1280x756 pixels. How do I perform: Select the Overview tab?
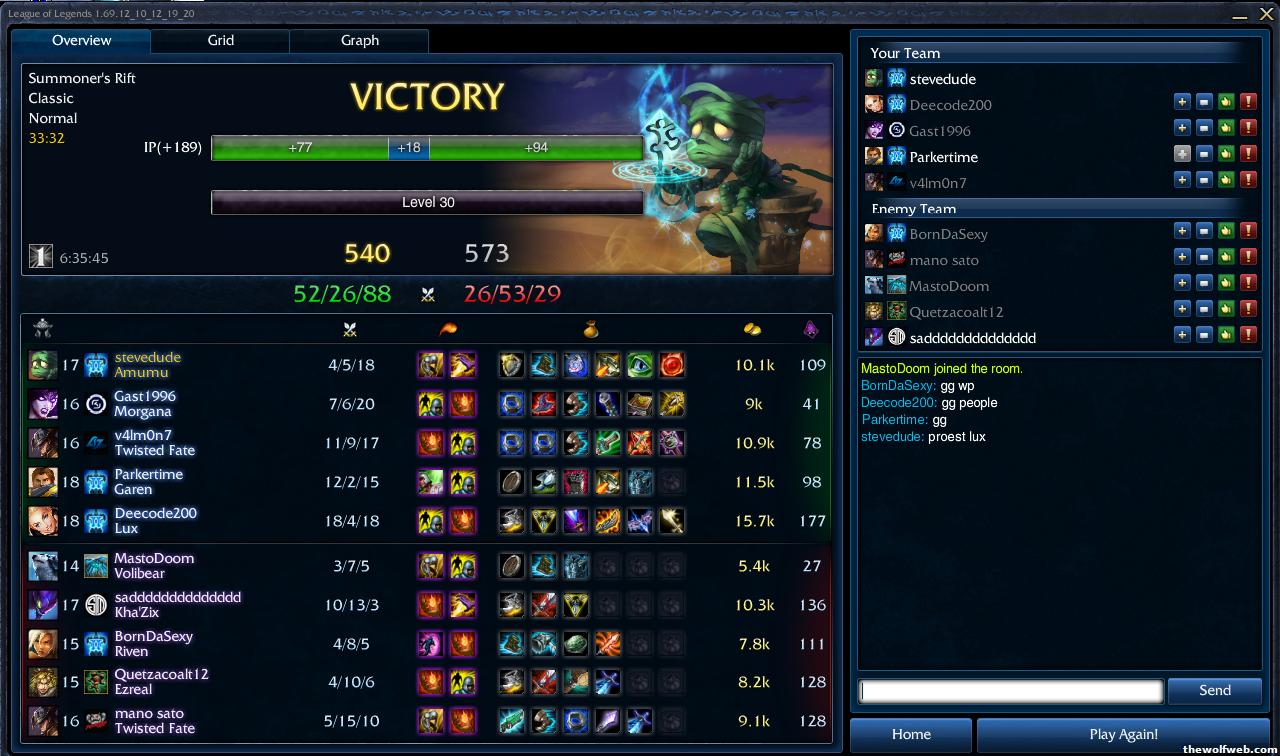[81, 41]
